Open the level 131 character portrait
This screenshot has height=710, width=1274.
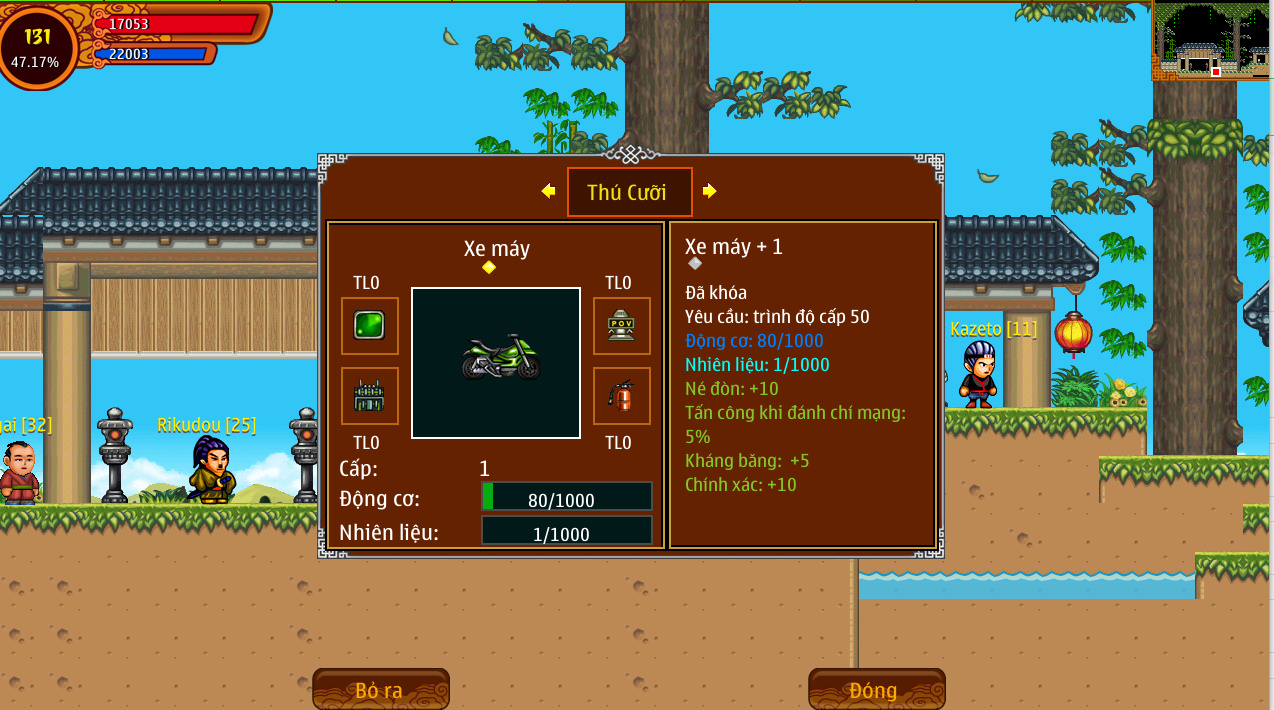37,45
